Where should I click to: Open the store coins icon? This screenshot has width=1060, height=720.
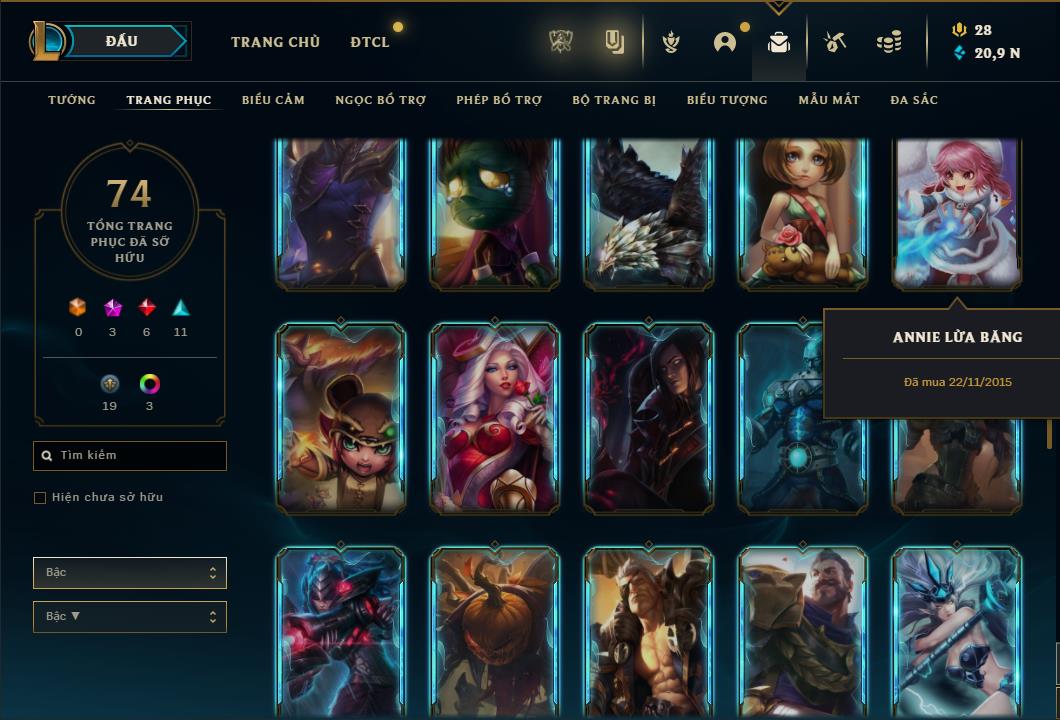(888, 42)
